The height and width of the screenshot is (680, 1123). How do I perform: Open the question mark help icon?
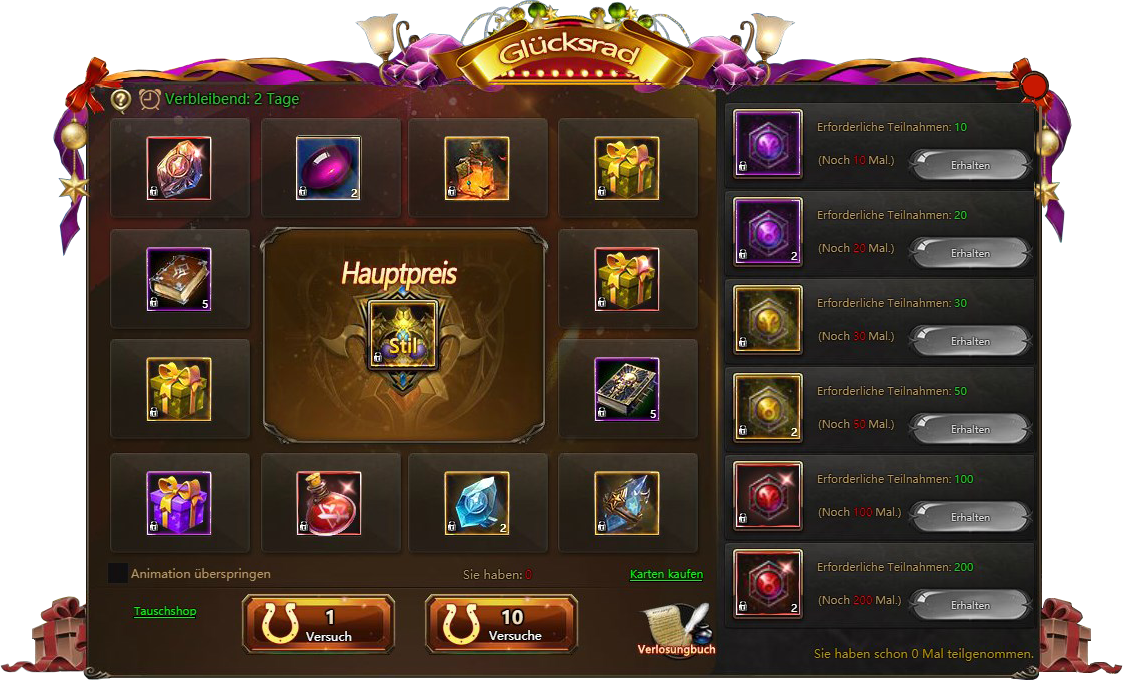[x=121, y=99]
